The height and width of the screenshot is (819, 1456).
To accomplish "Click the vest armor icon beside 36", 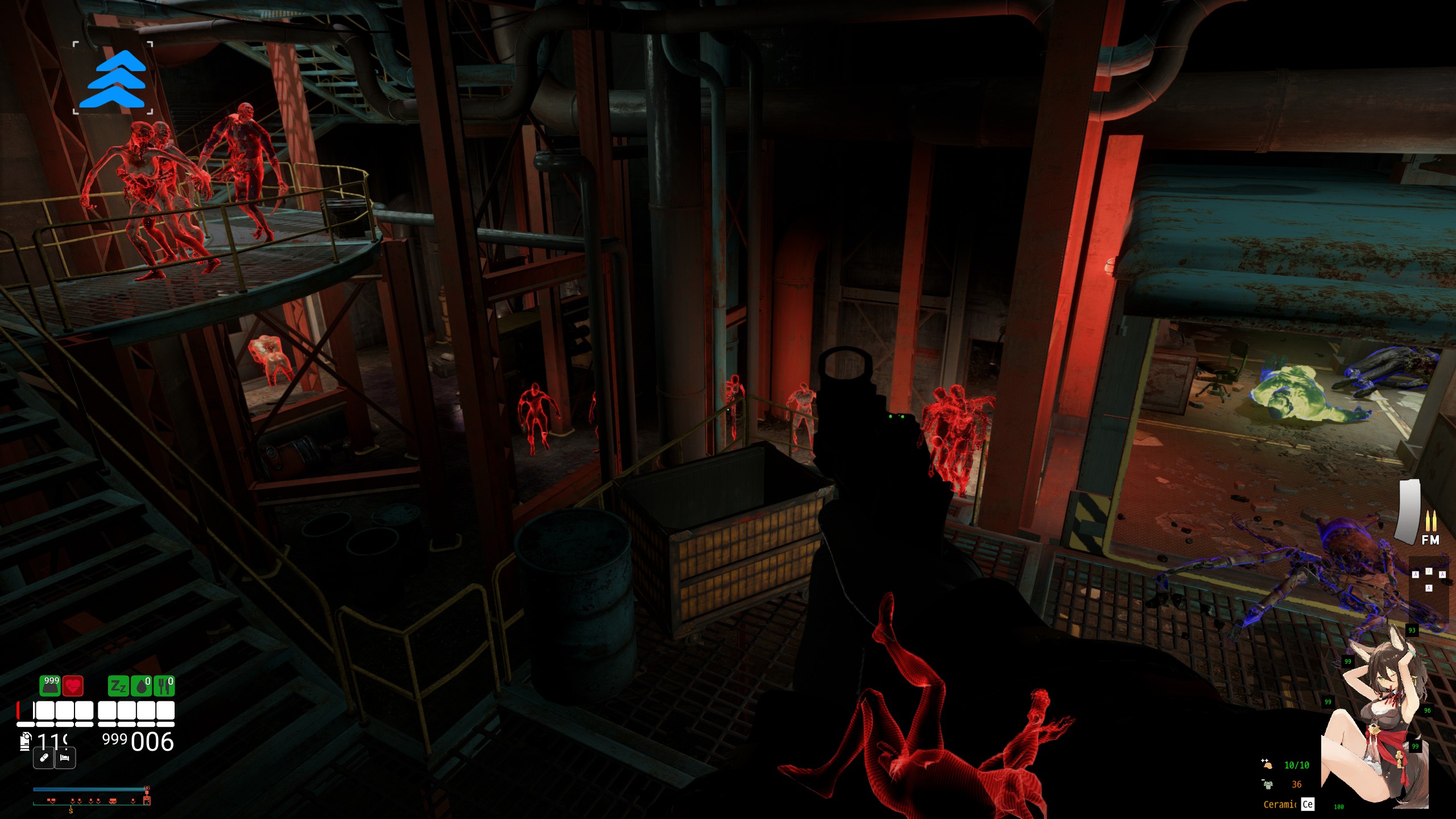I will coord(1268,784).
